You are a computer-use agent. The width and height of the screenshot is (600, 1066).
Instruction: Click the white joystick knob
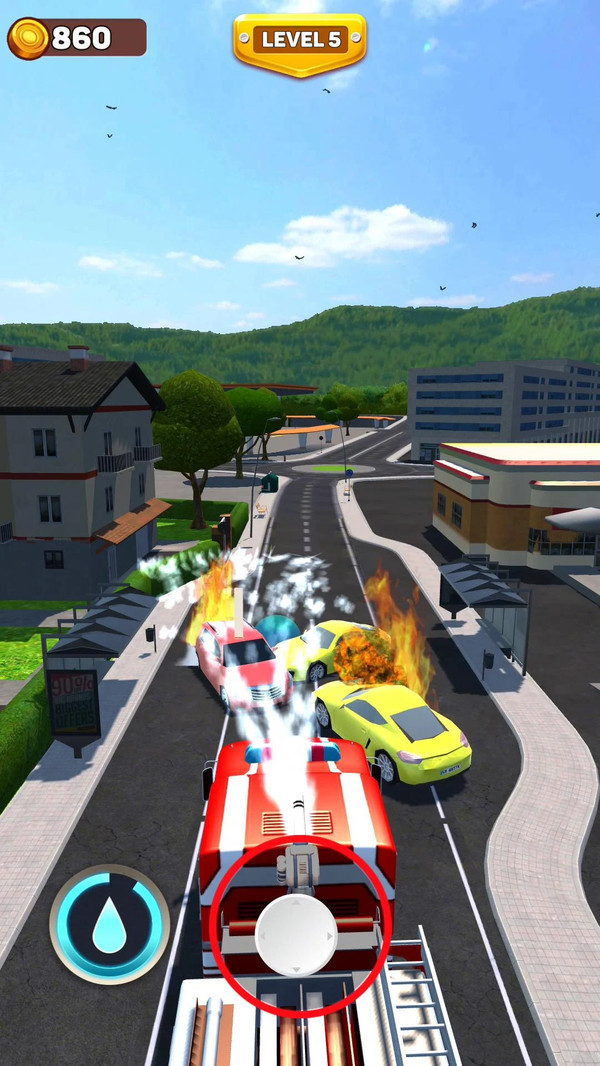pos(295,934)
